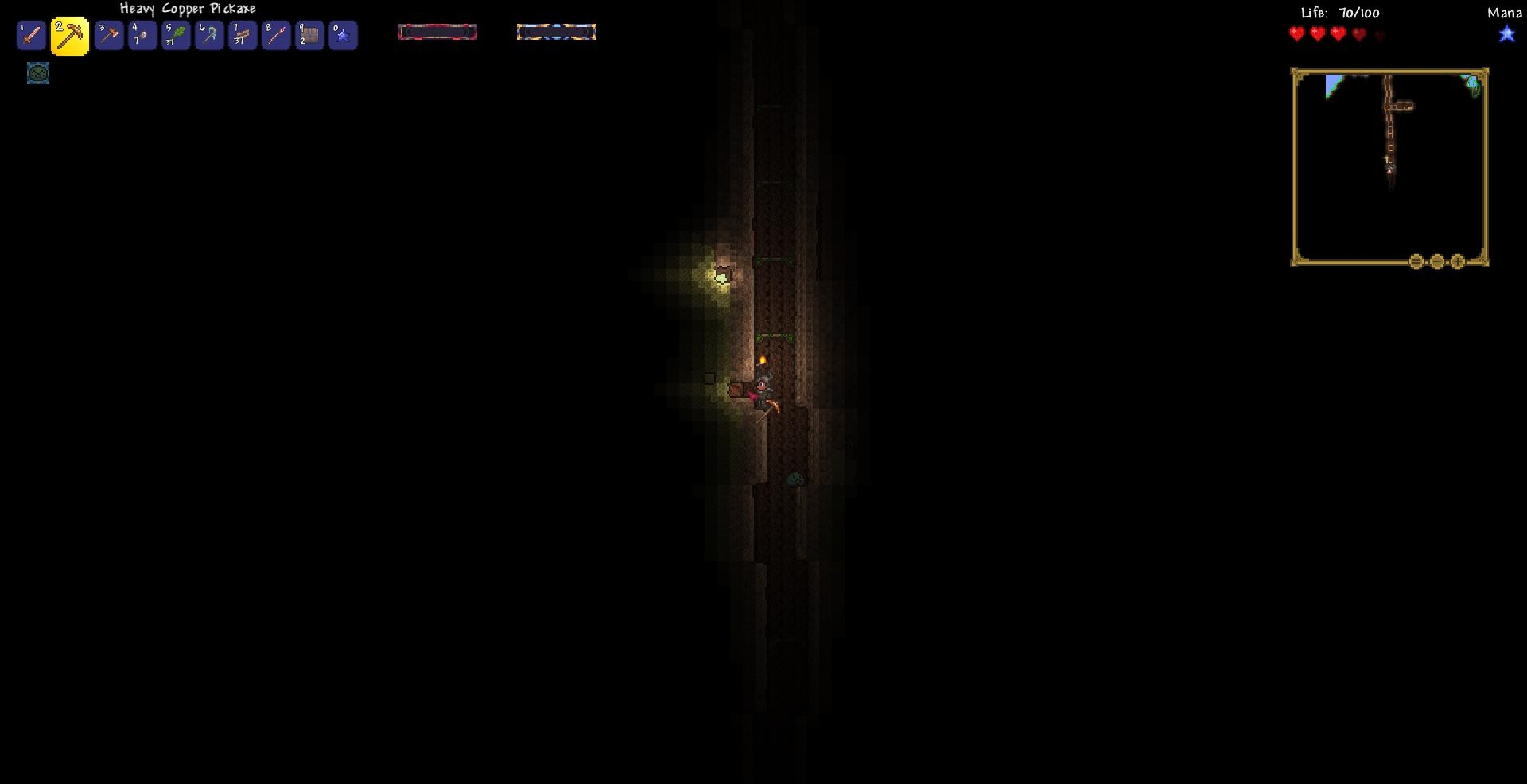Select hotbar slot 4 with 7 items
The image size is (1527, 784).
(142, 36)
